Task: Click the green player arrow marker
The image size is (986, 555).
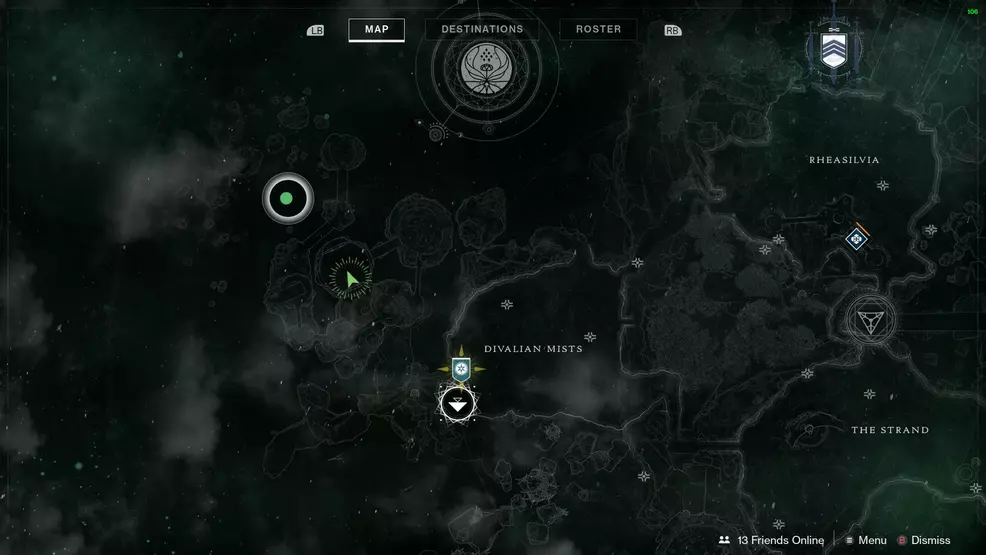Action: coord(350,279)
